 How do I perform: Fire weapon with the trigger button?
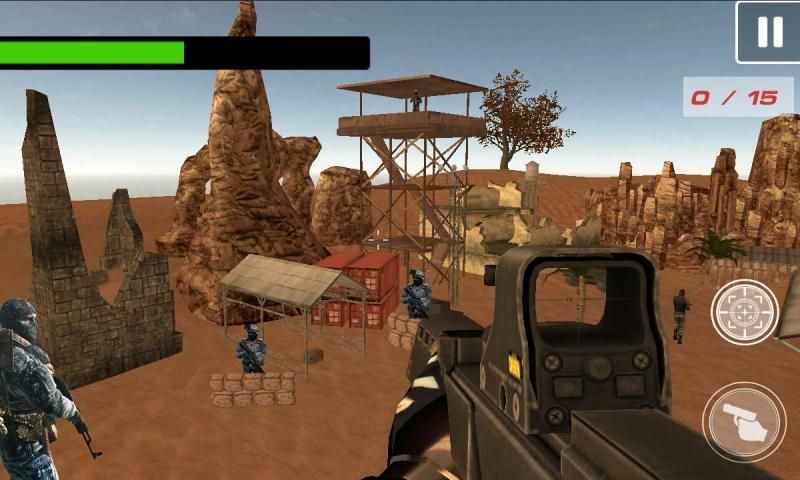click(x=744, y=420)
